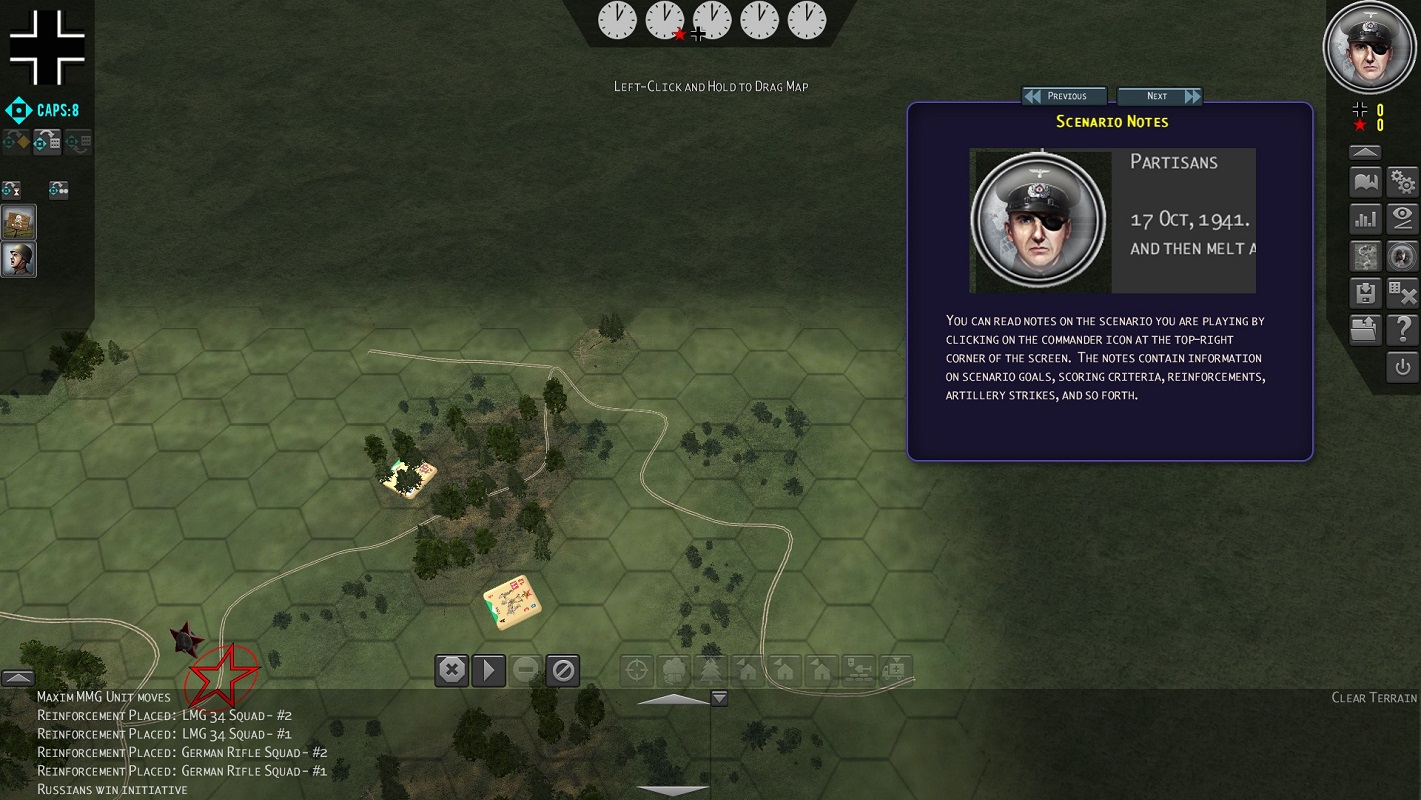This screenshot has height=800, width=1421.
Task: Load a game with the folder icon
Action: pos(1365,329)
